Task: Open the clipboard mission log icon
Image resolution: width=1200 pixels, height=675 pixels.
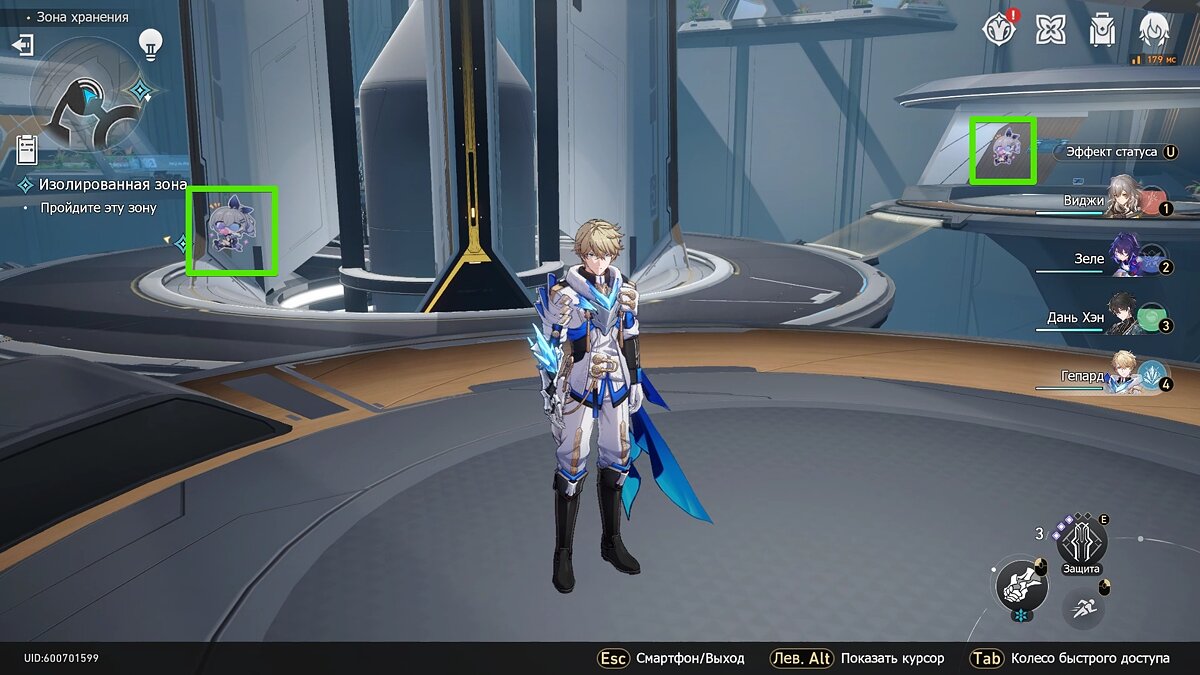Action: coord(28,149)
